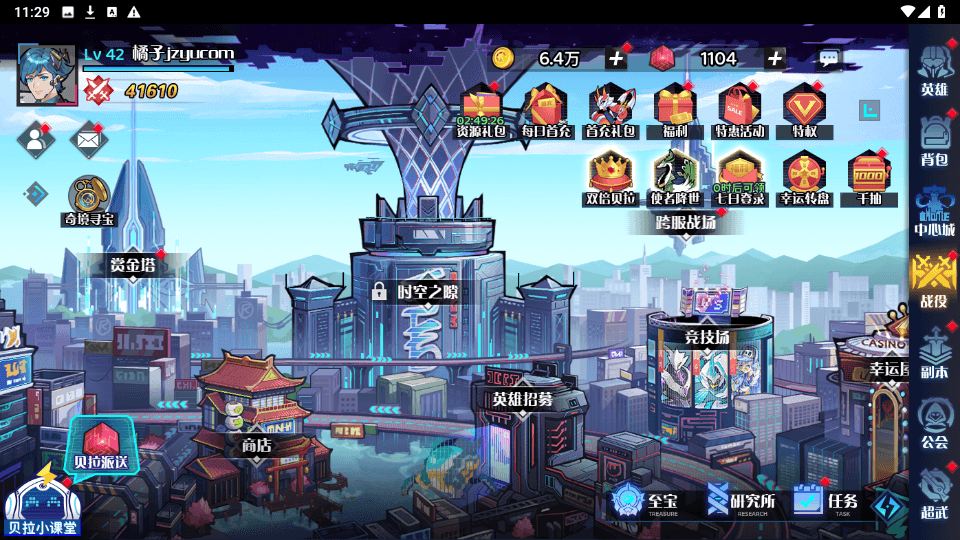Open the 每日首充 daily recharge offer

(546, 110)
